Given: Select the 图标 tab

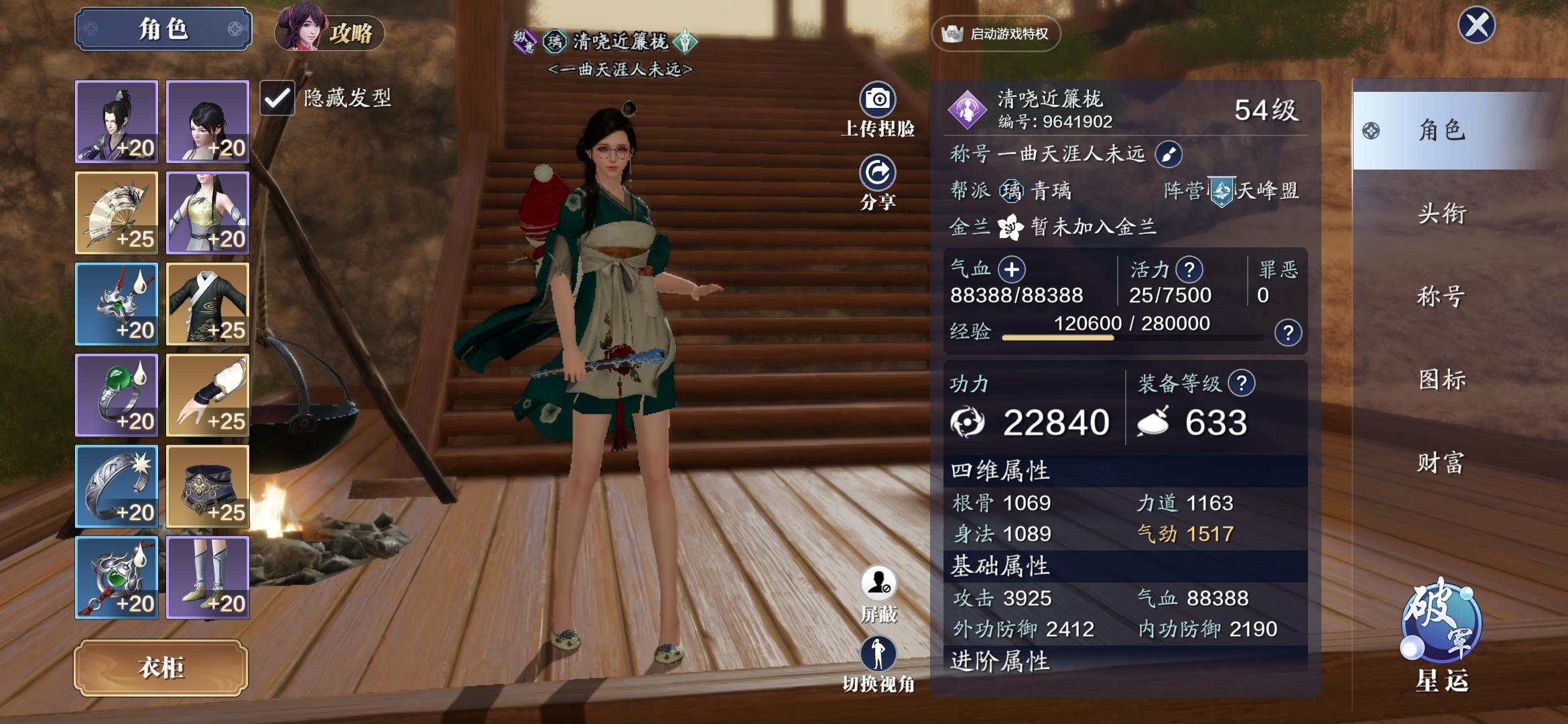Looking at the screenshot, I should [x=1442, y=380].
